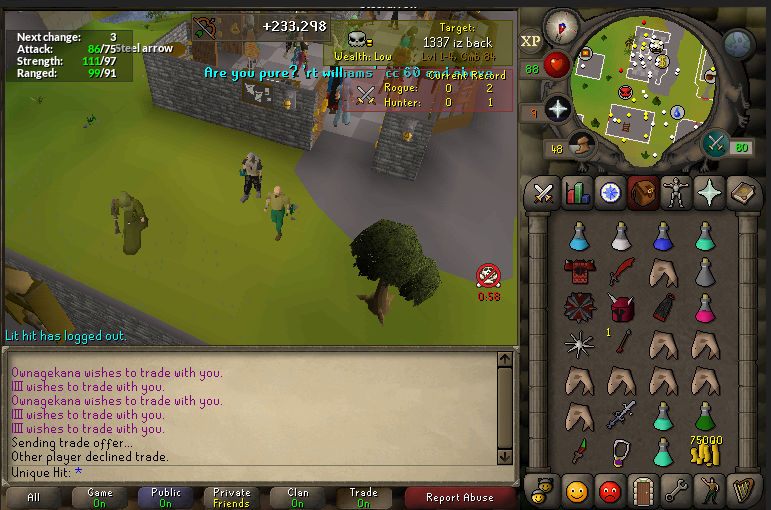Activate quick prayers orb

556,109
